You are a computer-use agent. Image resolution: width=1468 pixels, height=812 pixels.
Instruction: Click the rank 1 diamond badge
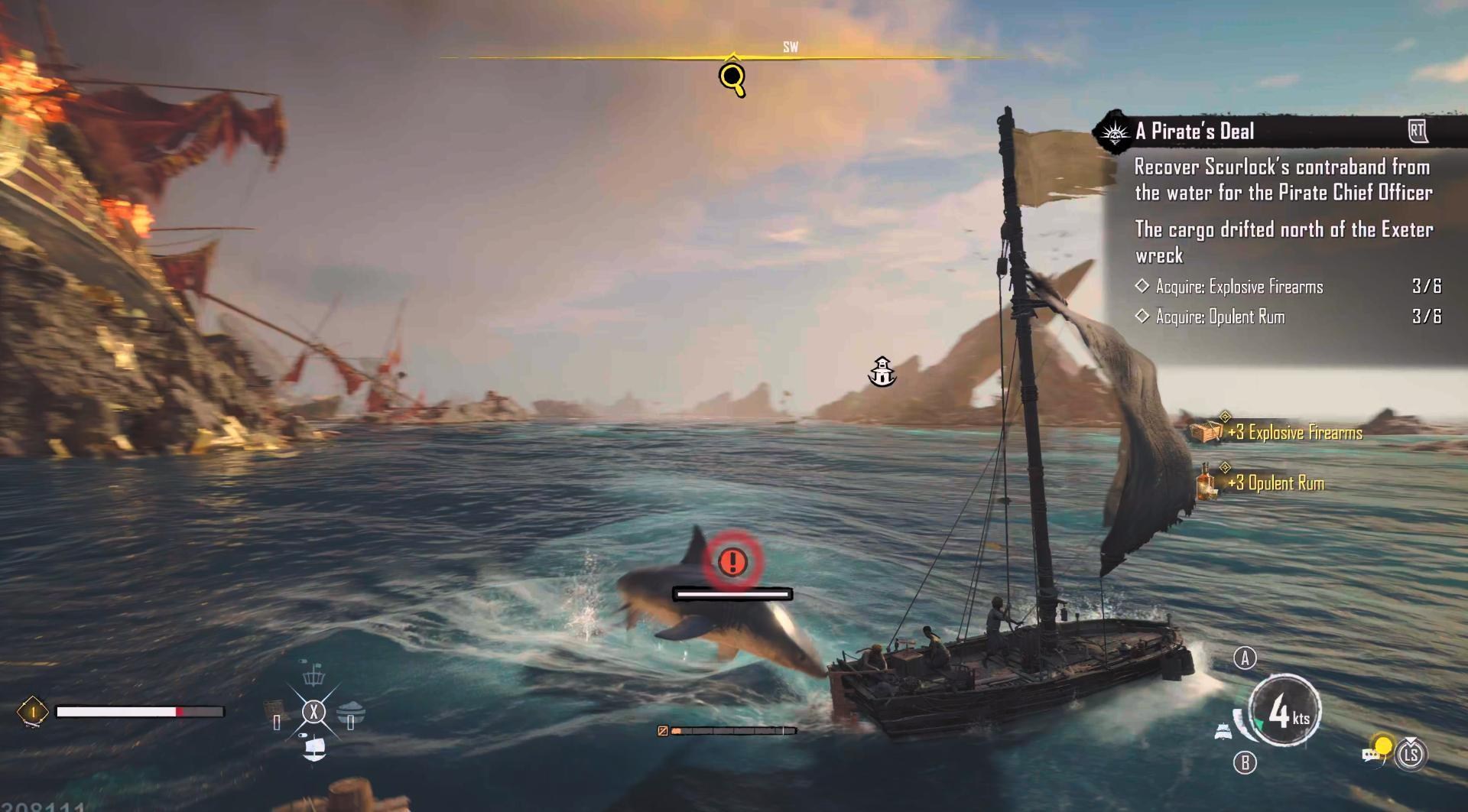pyautogui.click(x=33, y=712)
